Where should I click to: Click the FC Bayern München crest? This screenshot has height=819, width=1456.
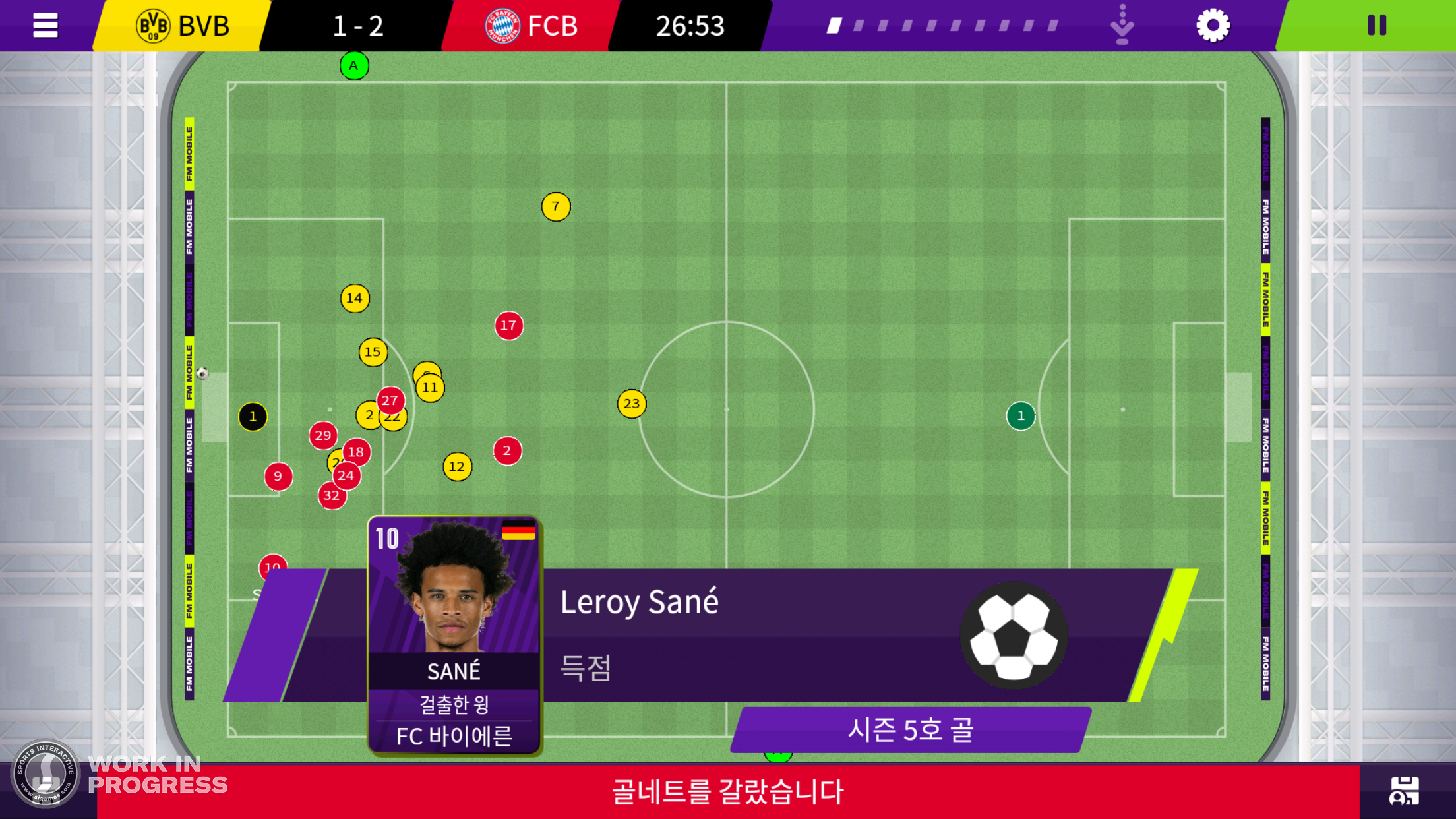[504, 26]
